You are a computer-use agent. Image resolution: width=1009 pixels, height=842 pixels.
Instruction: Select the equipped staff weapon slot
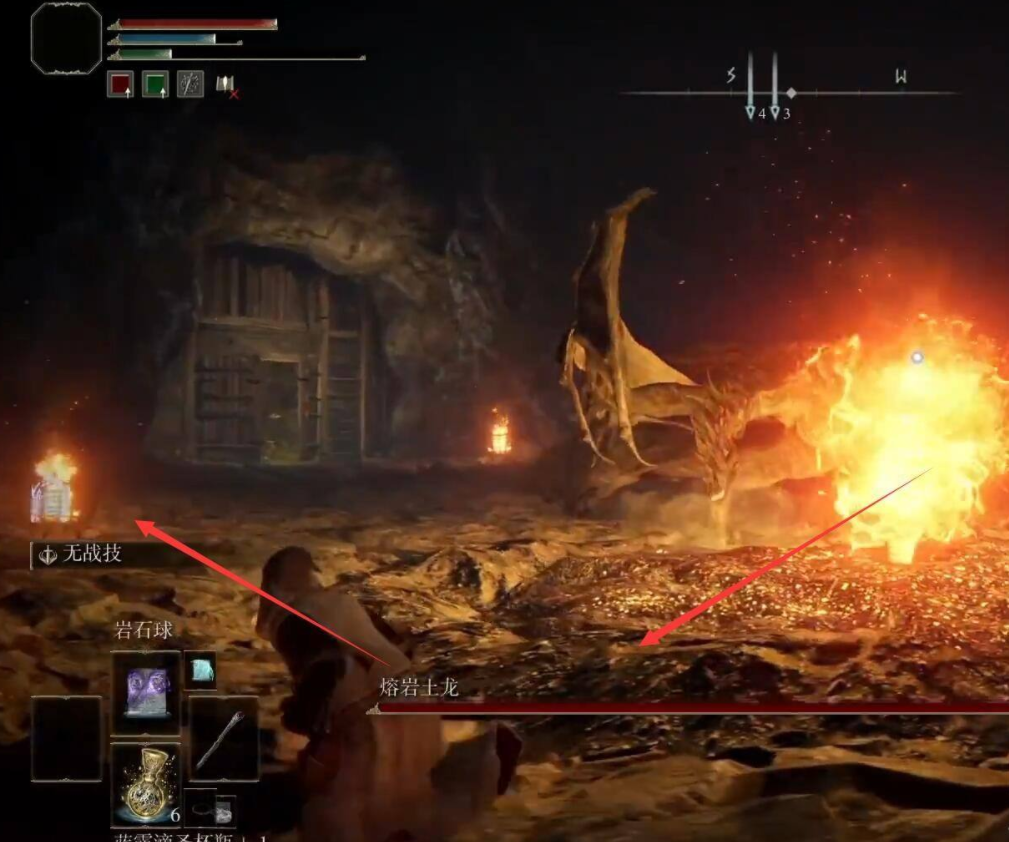tap(223, 739)
